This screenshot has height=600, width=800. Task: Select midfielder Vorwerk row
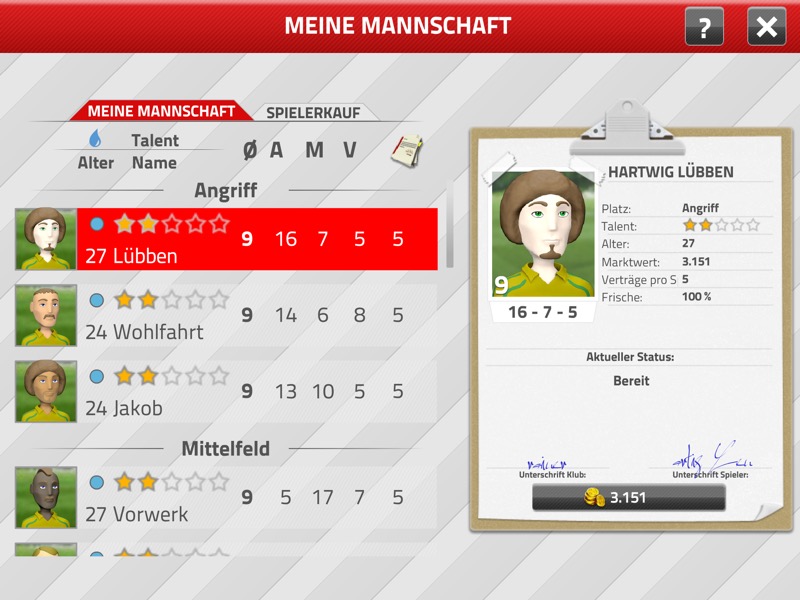pyautogui.click(x=256, y=498)
